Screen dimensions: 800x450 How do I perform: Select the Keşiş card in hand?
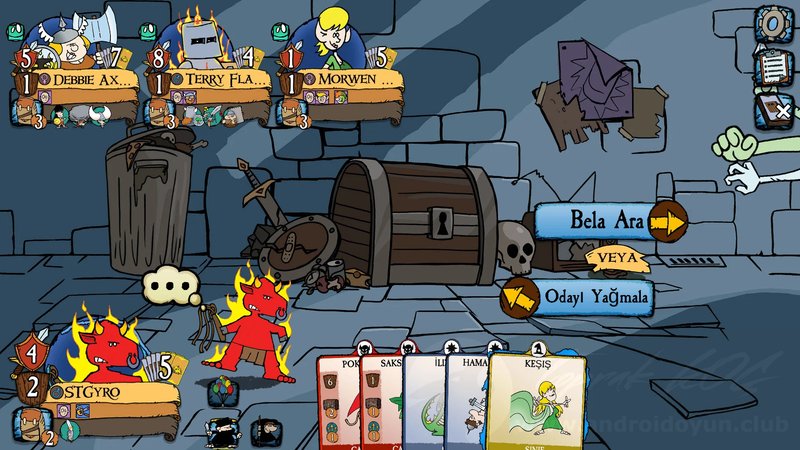point(537,400)
